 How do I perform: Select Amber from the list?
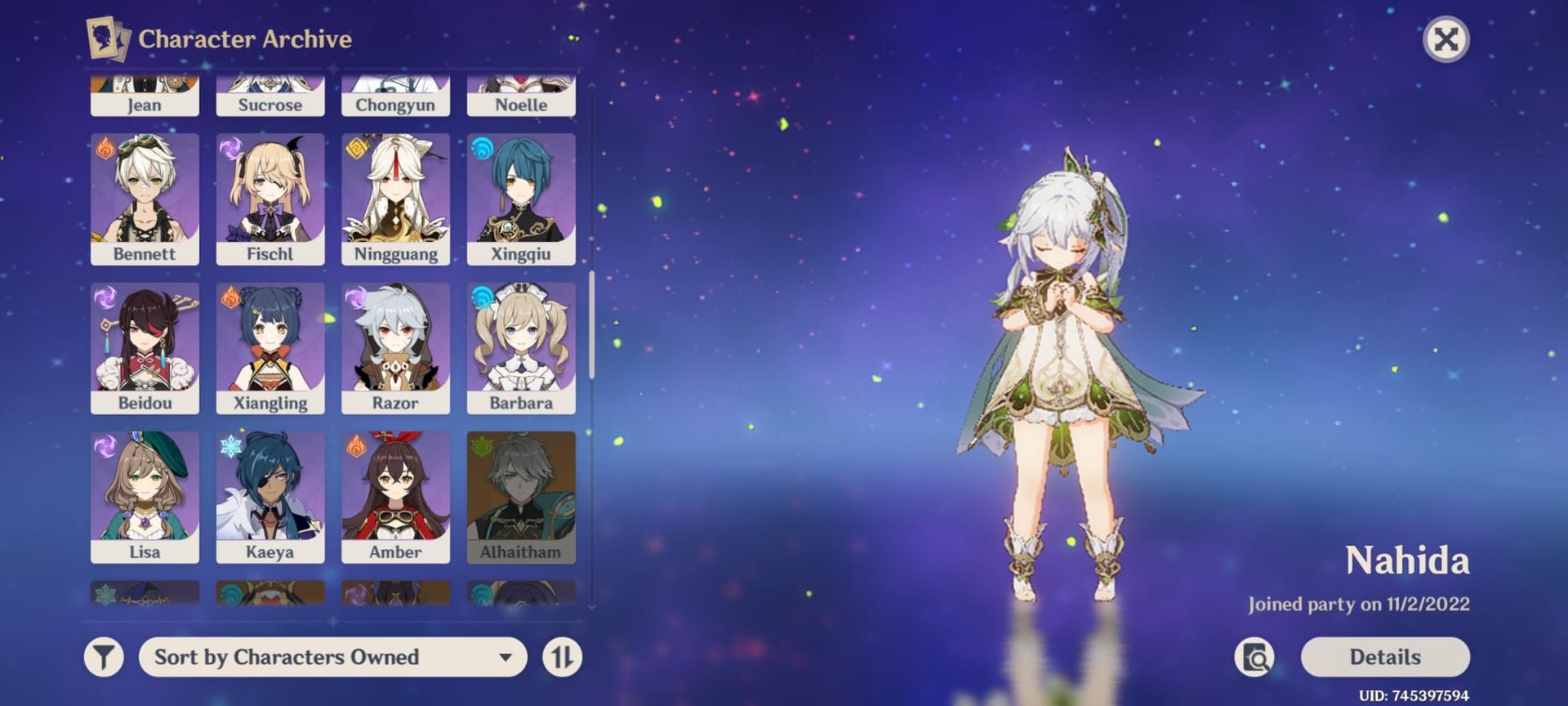395,497
